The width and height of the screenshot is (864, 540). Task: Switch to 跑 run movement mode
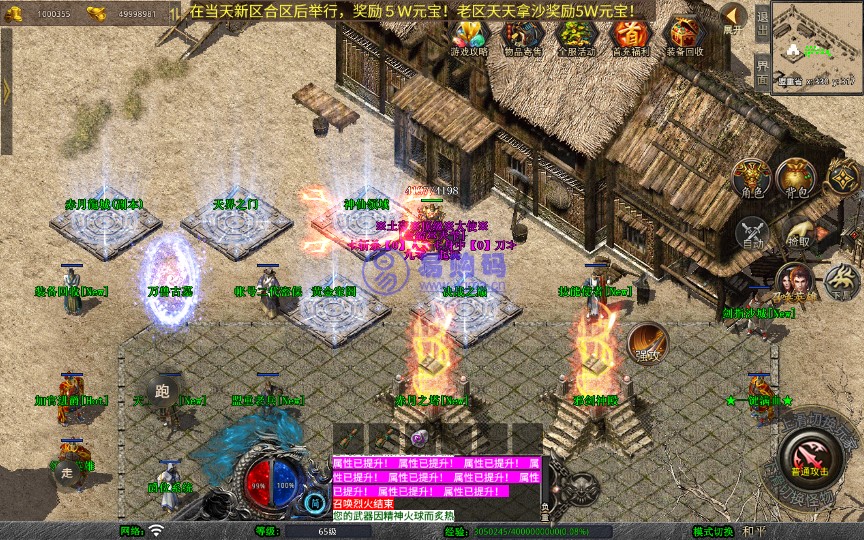pyautogui.click(x=161, y=389)
